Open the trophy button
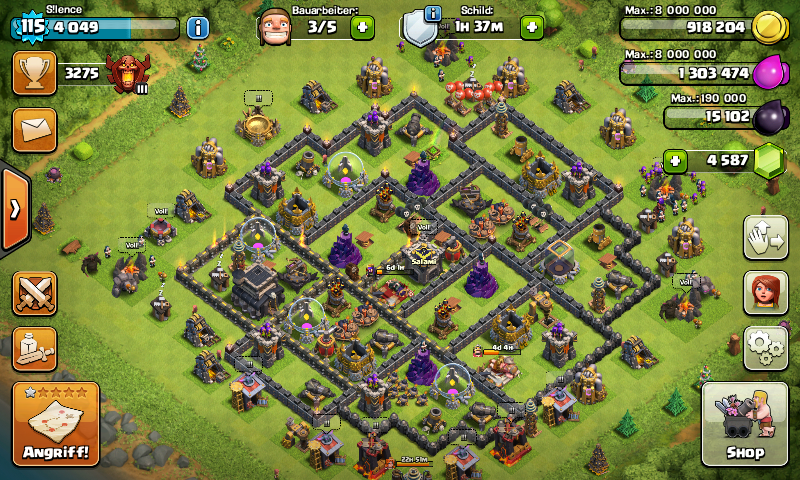800x480 pixels. [x=34, y=73]
